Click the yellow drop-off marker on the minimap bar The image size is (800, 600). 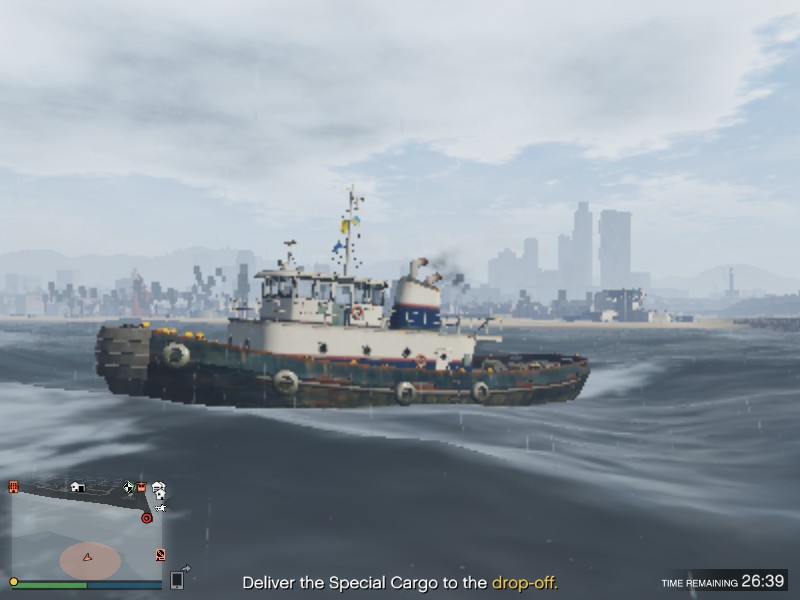click(x=13, y=581)
